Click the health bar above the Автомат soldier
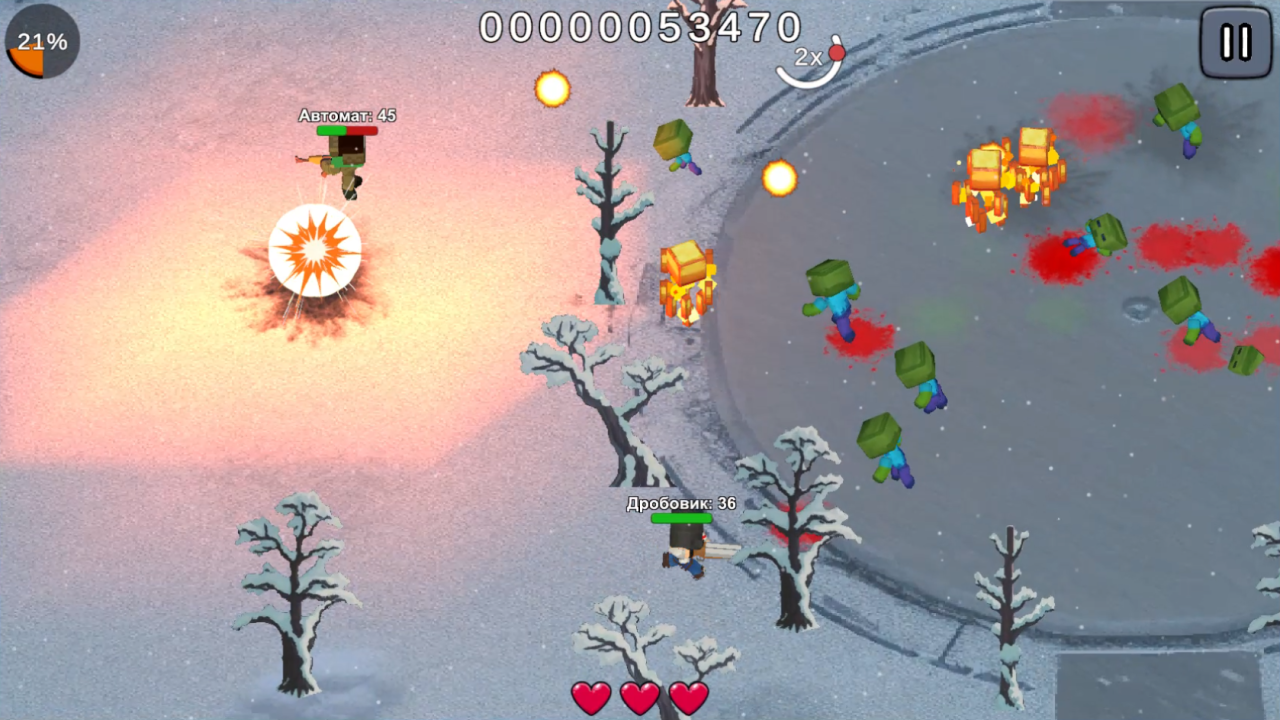The width and height of the screenshot is (1280, 720). coord(348,131)
